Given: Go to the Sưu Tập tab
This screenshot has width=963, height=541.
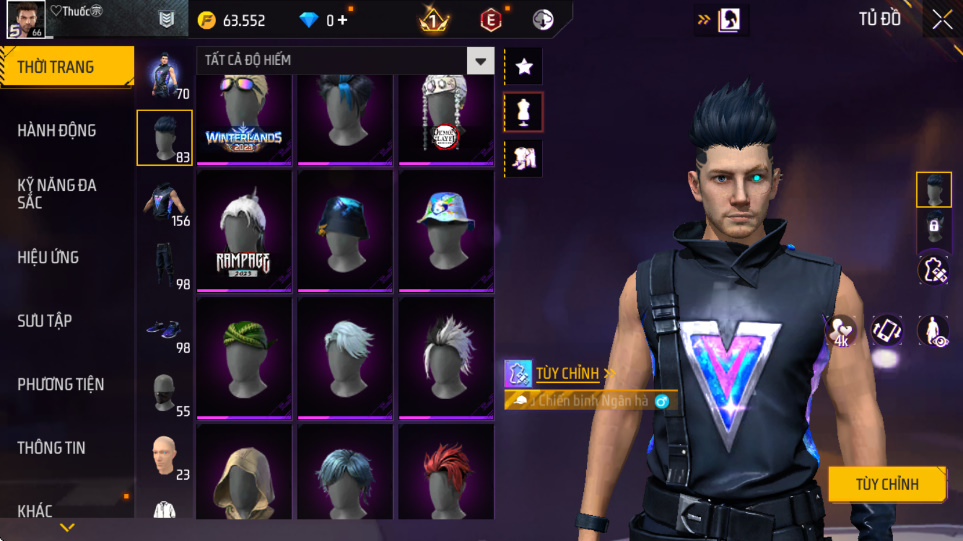Looking at the screenshot, I should click(45, 320).
